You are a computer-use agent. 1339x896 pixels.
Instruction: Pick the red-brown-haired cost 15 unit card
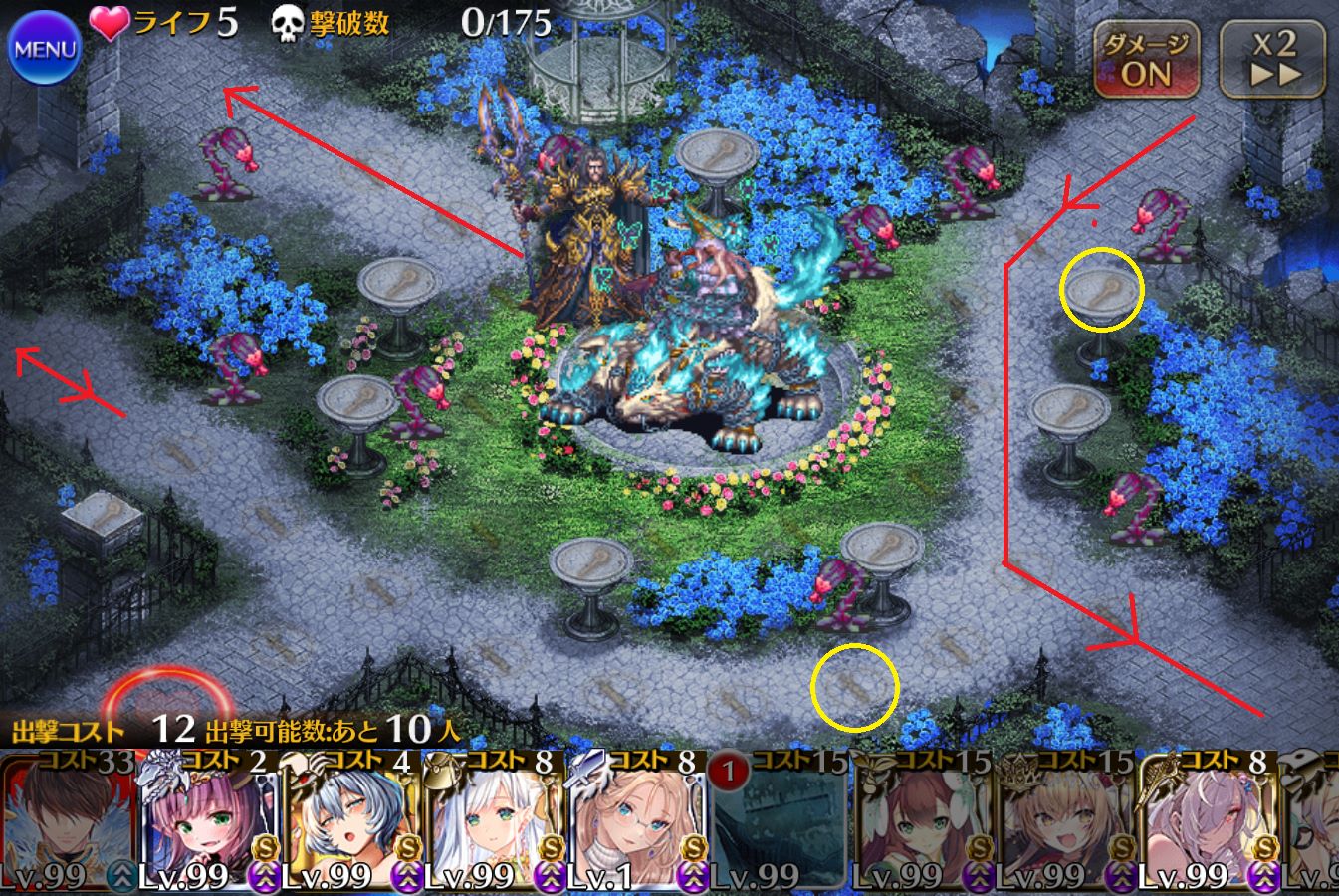point(921,821)
